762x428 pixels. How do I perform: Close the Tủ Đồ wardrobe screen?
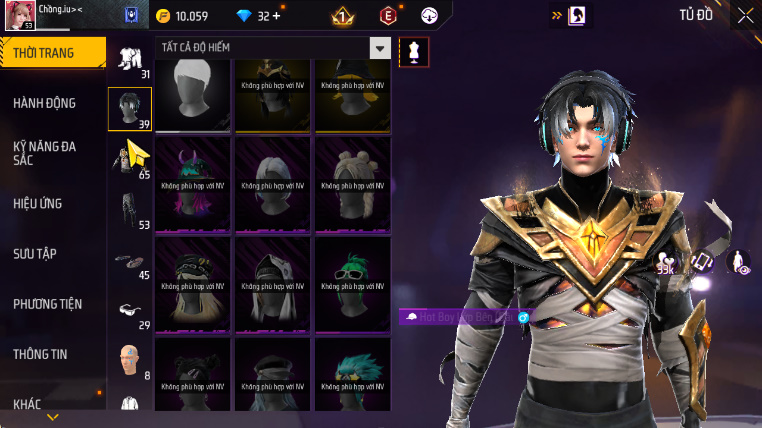click(745, 15)
